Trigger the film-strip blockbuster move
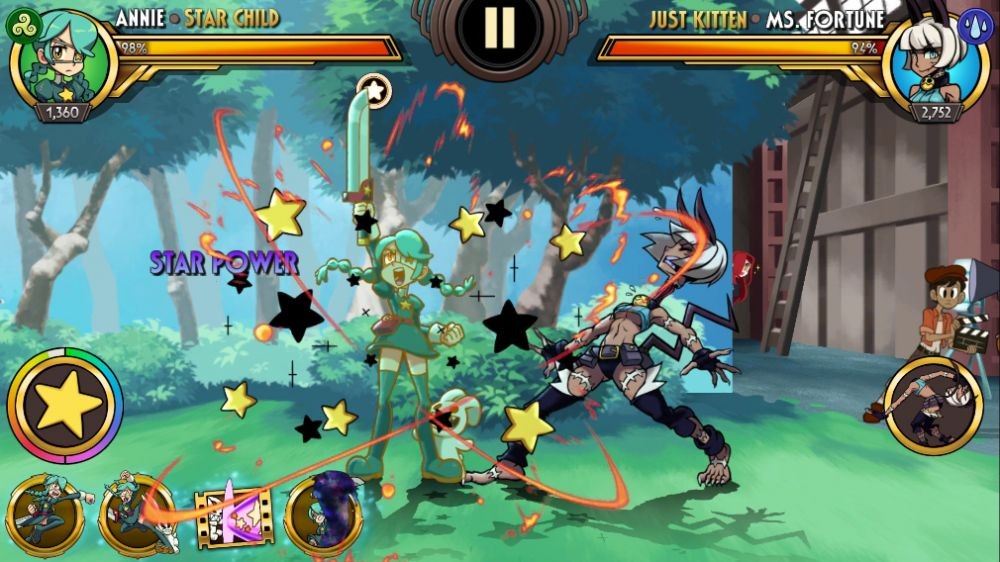1000x562 pixels. [x=234, y=517]
